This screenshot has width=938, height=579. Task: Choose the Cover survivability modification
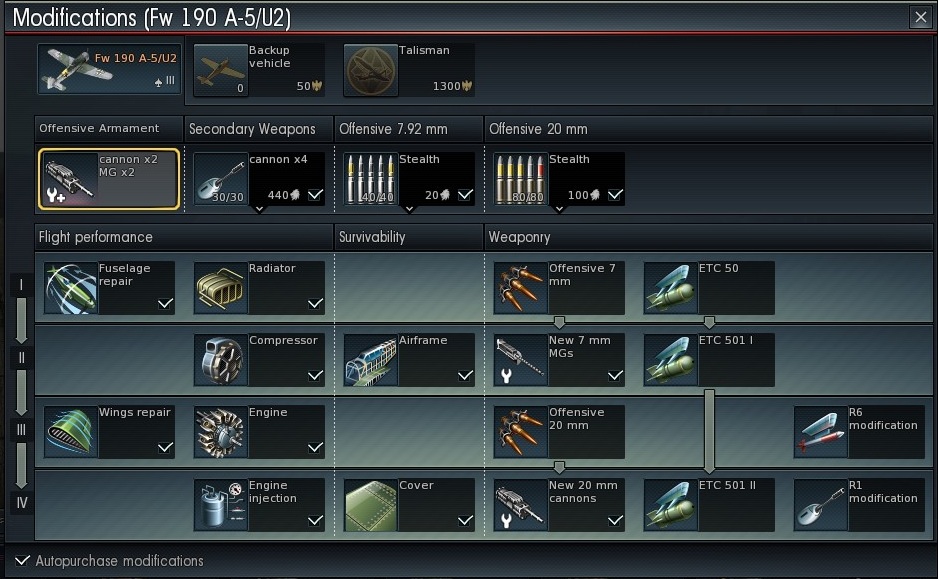click(x=408, y=505)
